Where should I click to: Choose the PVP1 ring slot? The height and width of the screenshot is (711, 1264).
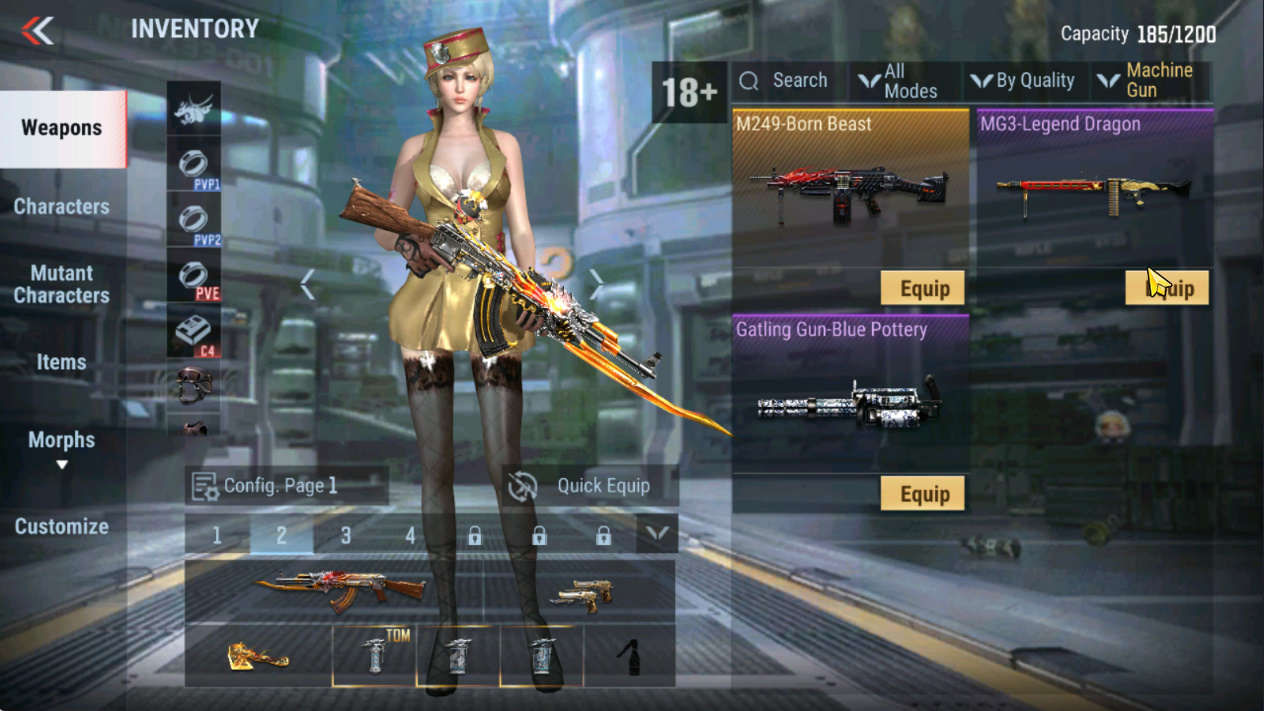tap(194, 164)
